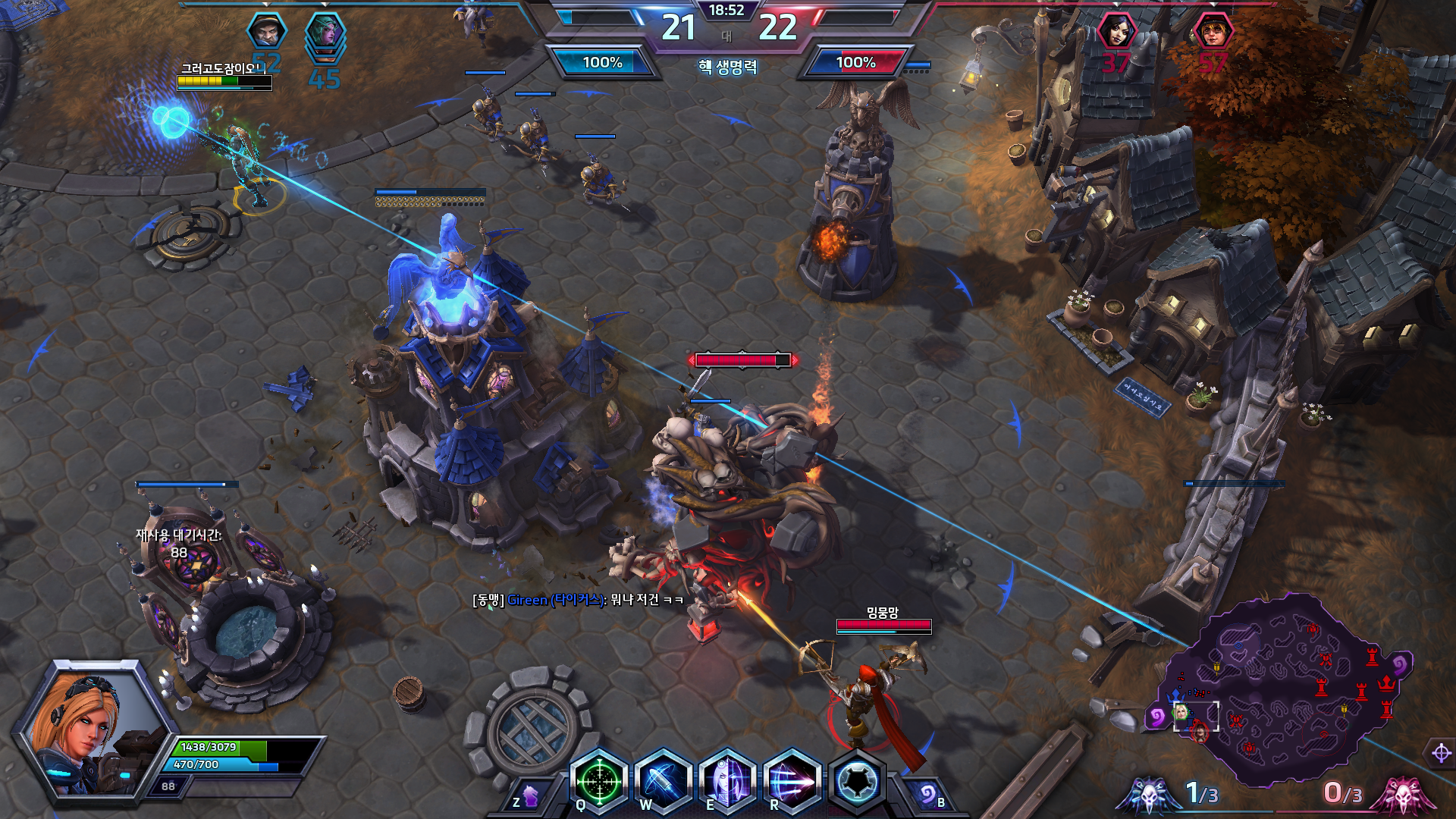Viewport: 1456px width, 819px height.
Task: Select the blonde enemy hero portrait
Action: pos(1212,32)
